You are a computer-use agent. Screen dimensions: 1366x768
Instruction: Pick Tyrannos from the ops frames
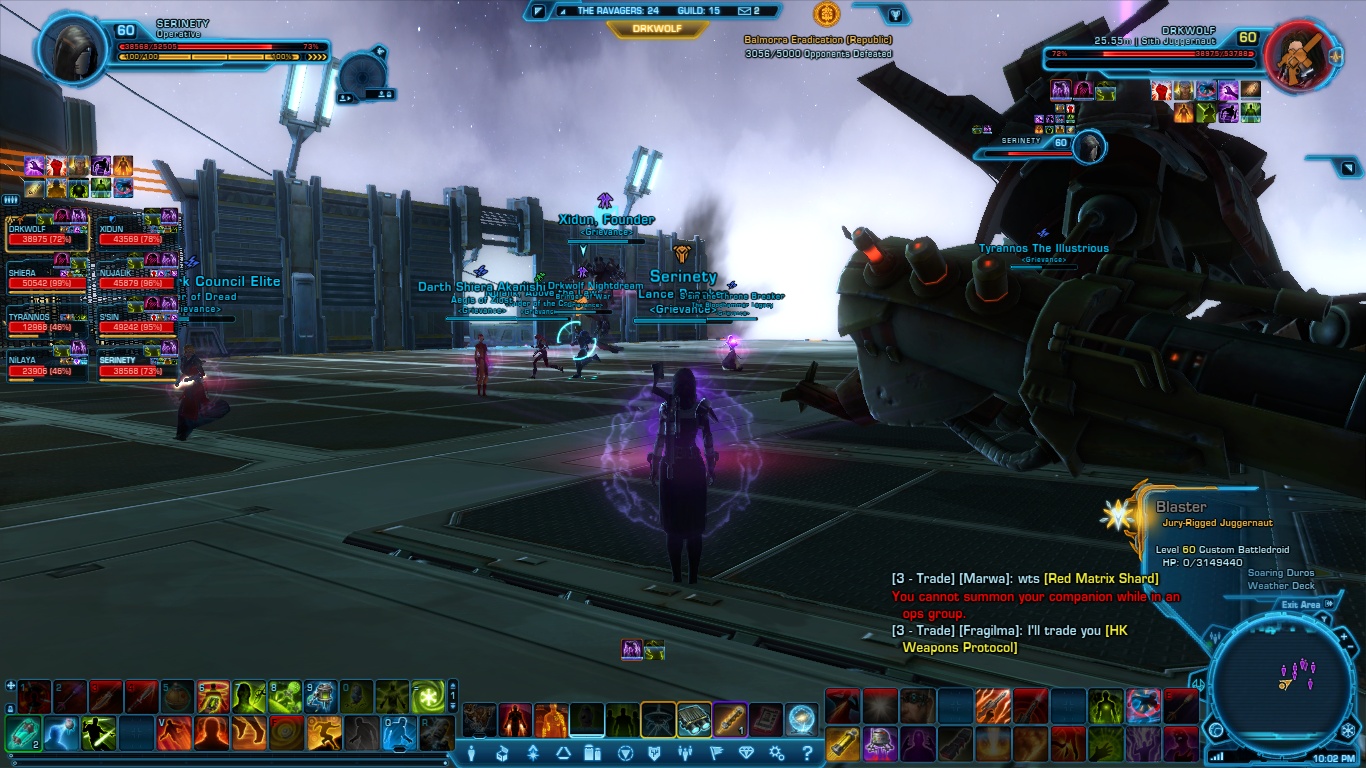click(x=46, y=321)
